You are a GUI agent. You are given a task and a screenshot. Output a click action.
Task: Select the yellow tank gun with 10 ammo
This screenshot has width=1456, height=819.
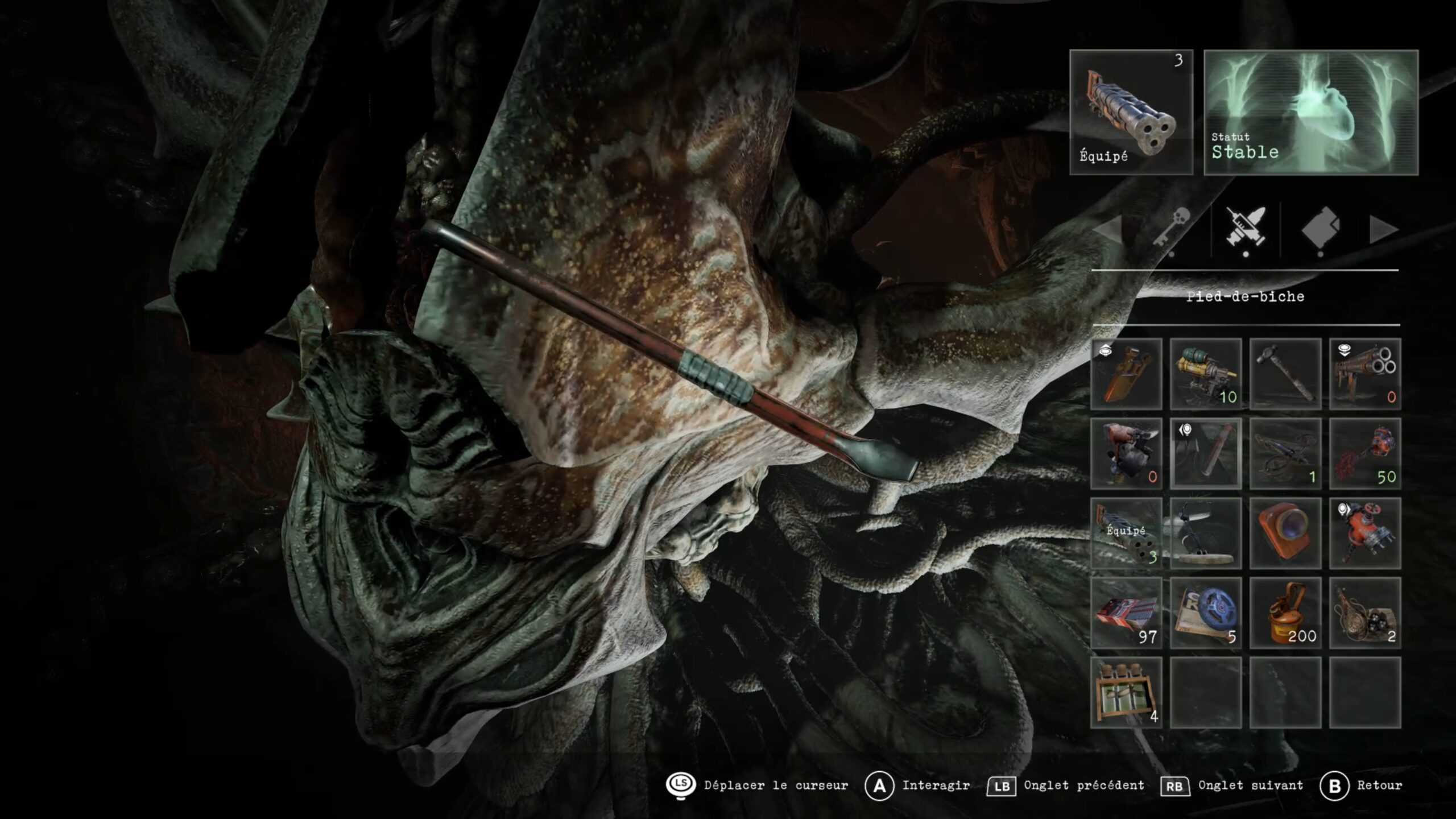tap(1206, 374)
